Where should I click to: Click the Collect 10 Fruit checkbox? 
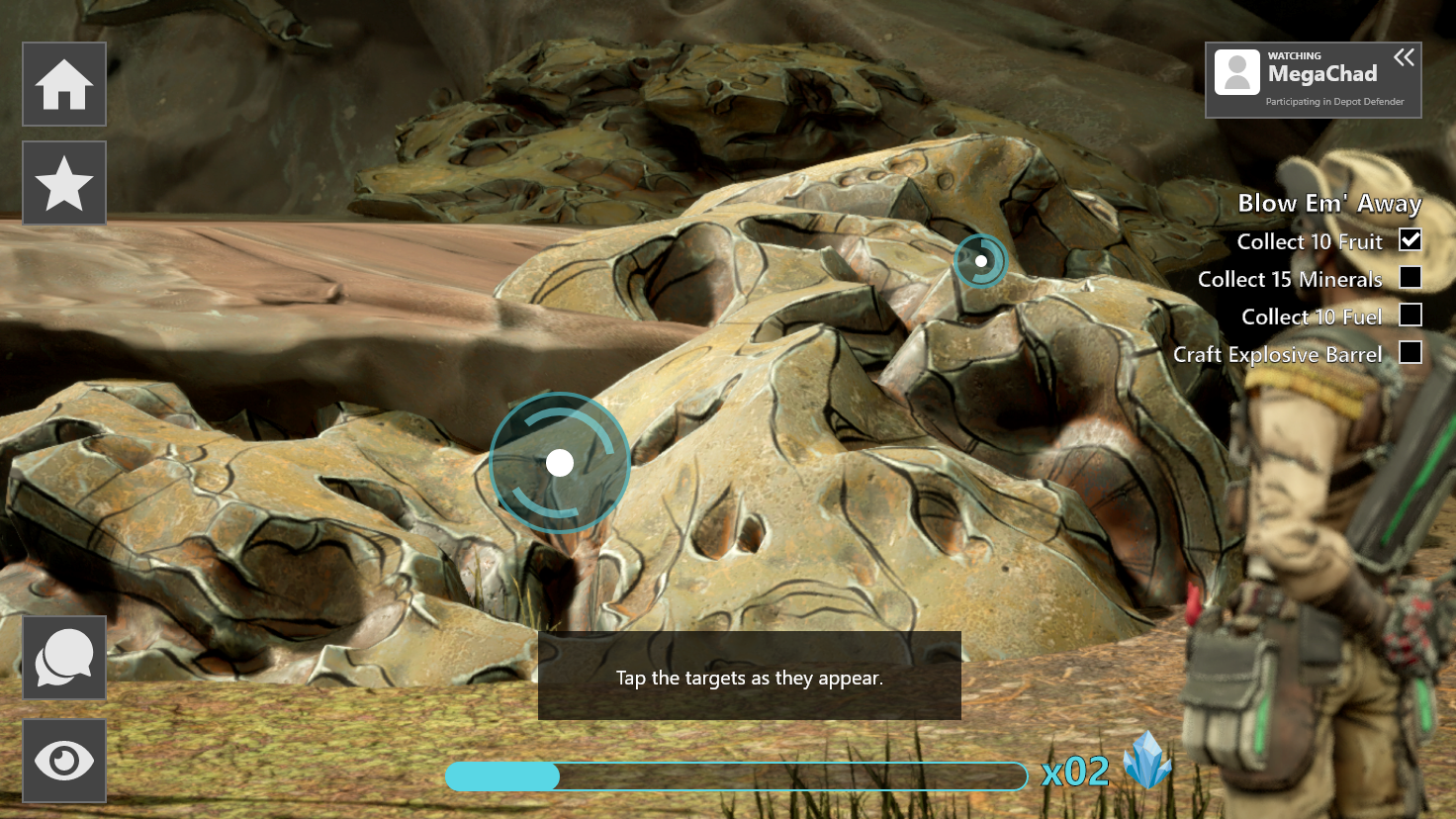(x=1410, y=240)
